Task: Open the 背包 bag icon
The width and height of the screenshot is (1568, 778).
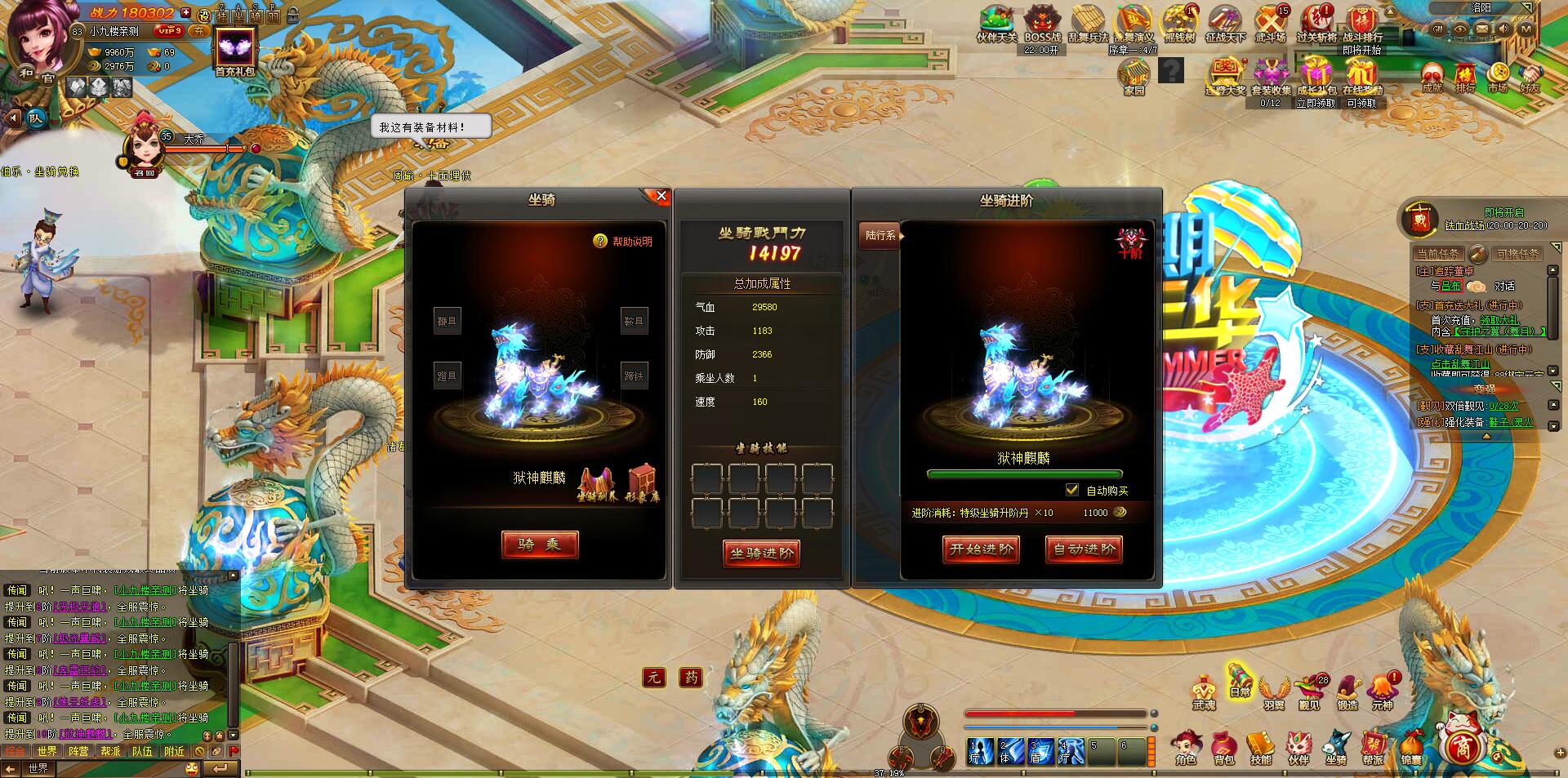Action: click(1223, 747)
